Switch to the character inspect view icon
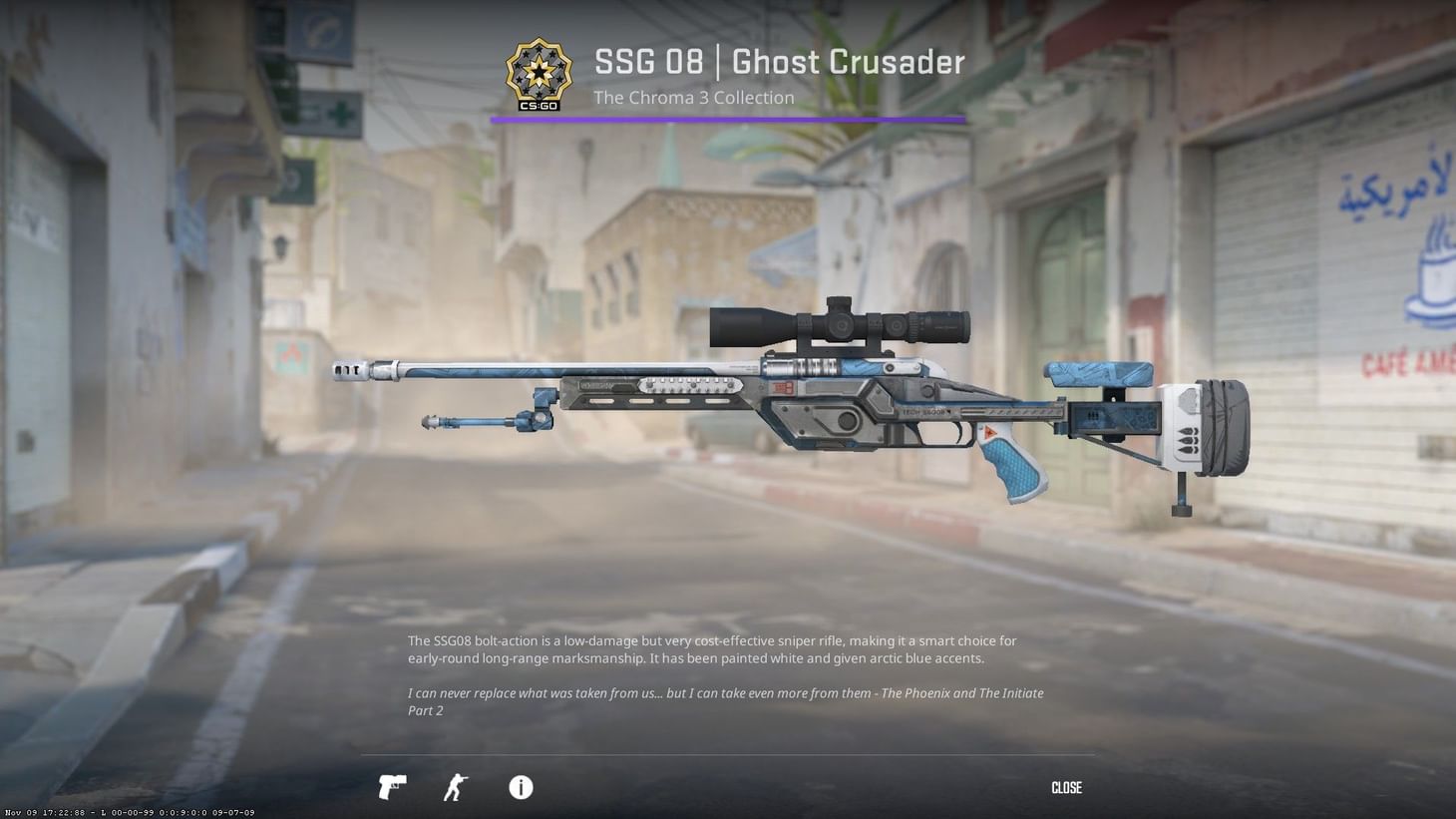 pyautogui.click(x=456, y=787)
